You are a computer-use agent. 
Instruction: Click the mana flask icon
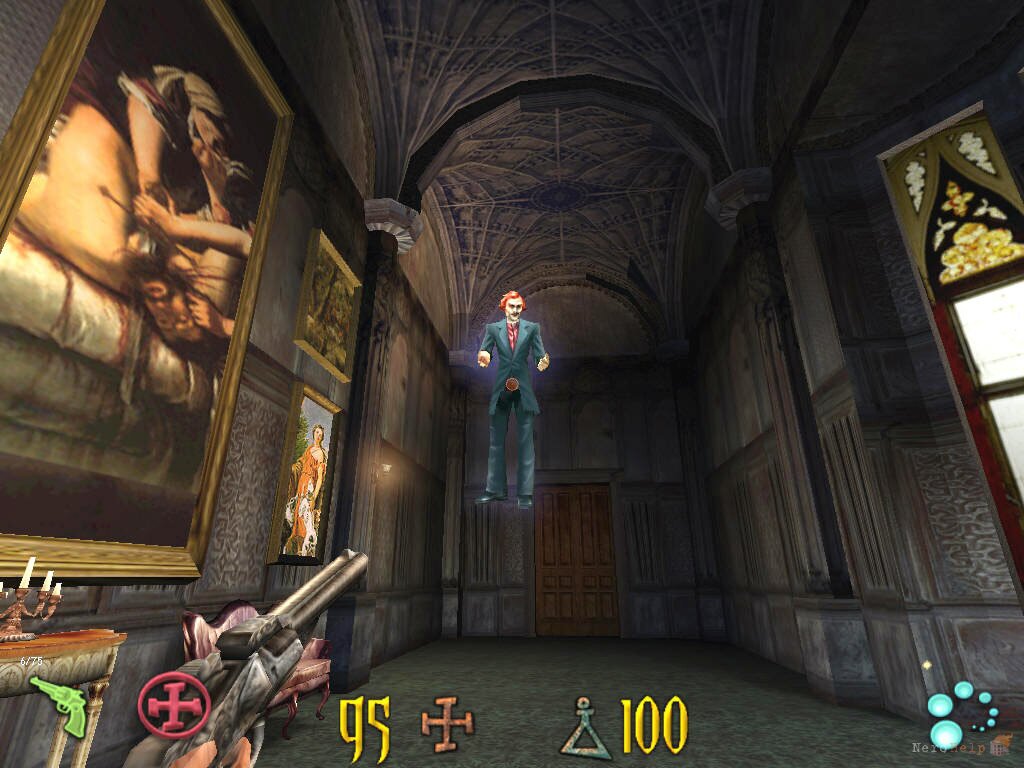pos(586,729)
